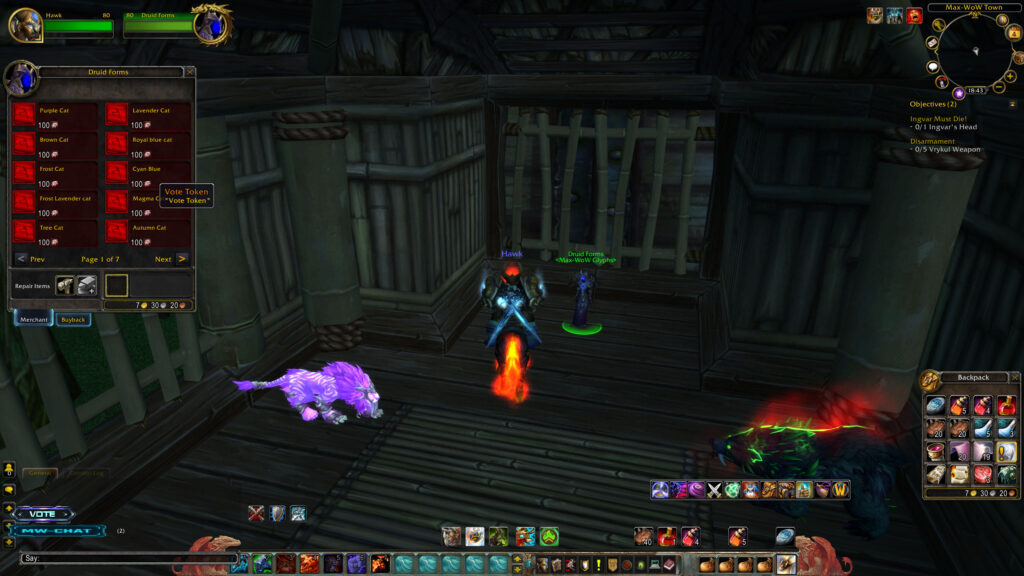The height and width of the screenshot is (576, 1024).
Task: Go to the Prev merchant page
Action: point(22,259)
